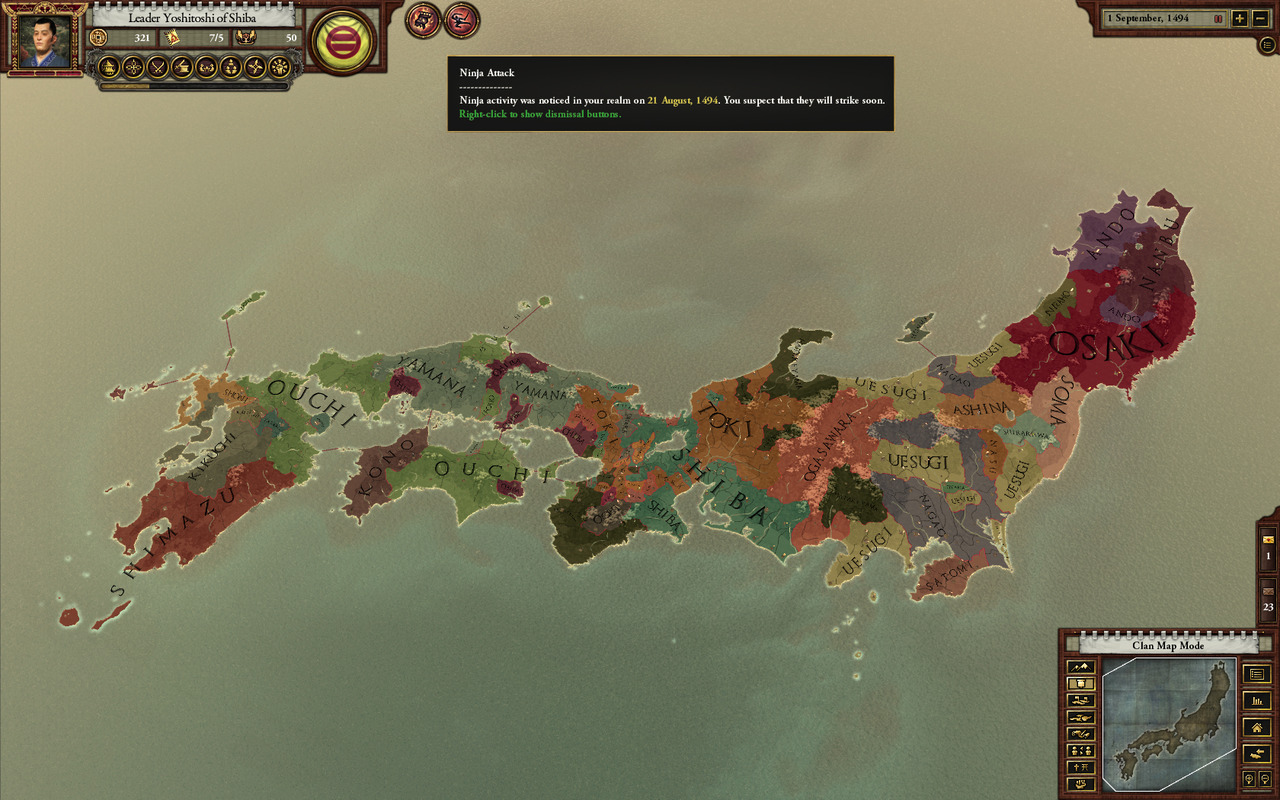The image size is (1280, 800).
Task: Open Leader Yoshitoshi's character portrait
Action: (46, 42)
